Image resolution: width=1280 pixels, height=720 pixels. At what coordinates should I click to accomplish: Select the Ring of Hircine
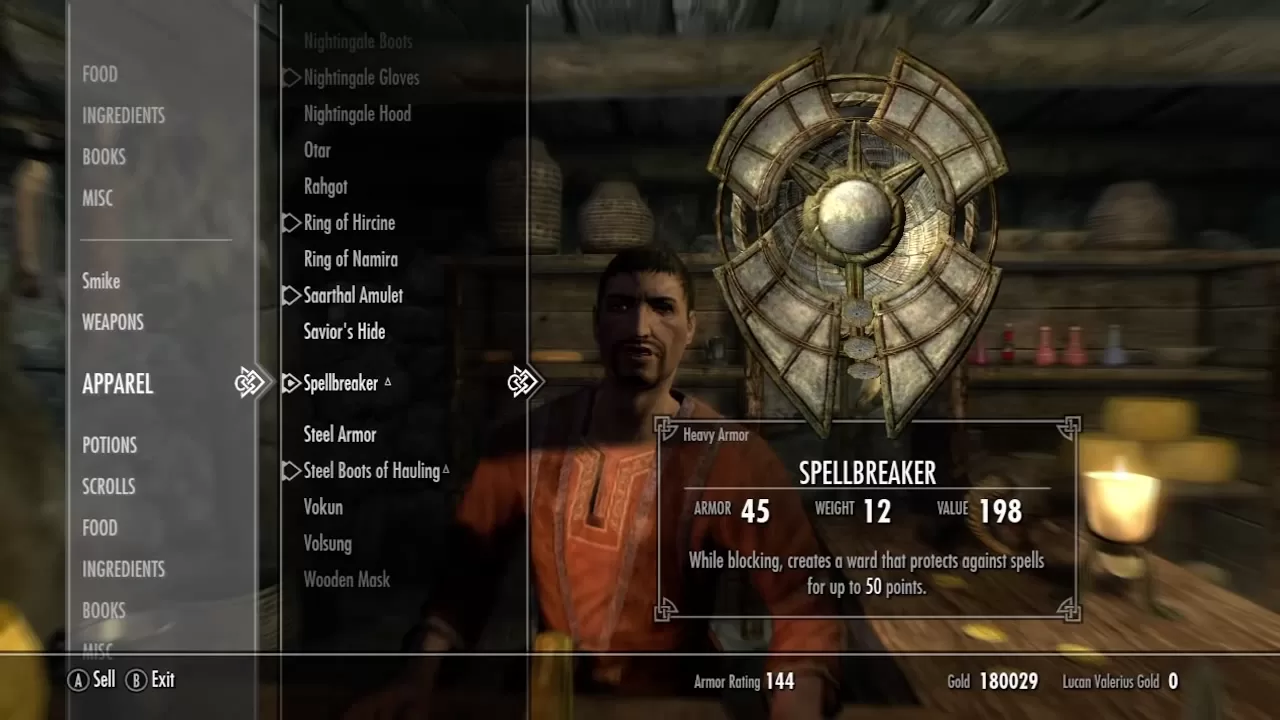point(349,223)
